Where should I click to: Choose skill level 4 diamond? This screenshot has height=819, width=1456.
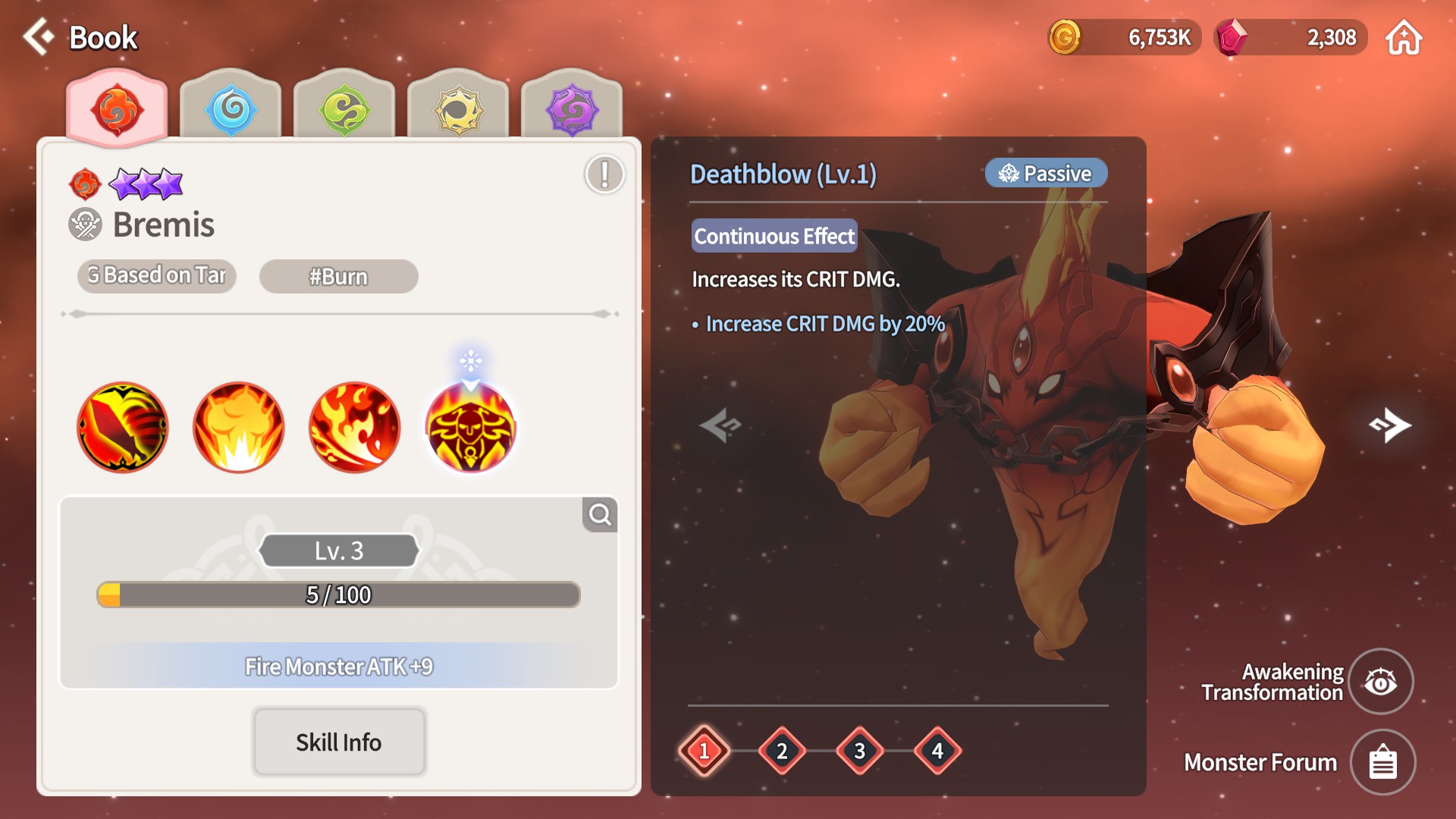click(x=937, y=751)
